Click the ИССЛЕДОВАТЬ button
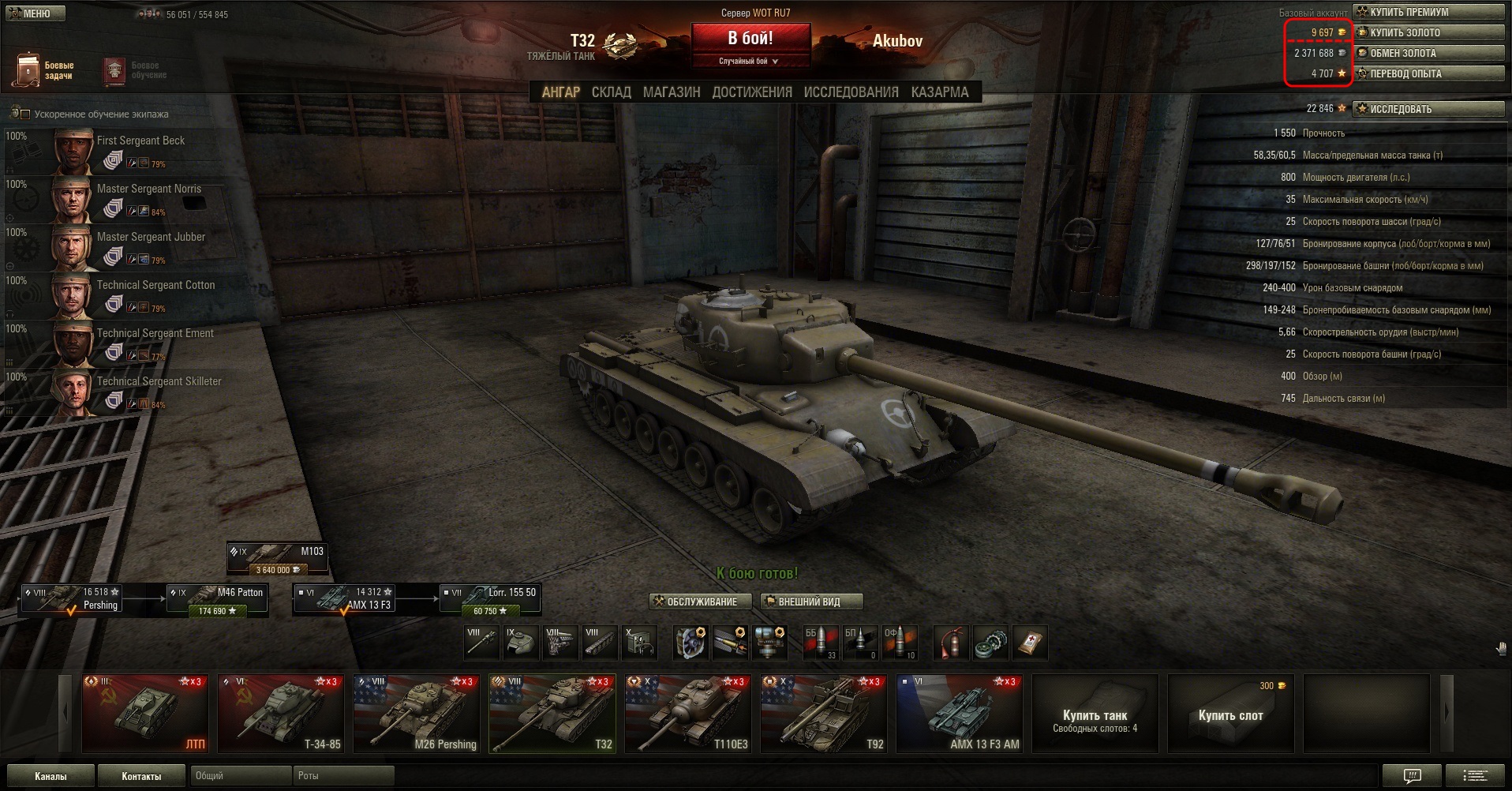This screenshot has width=1512, height=791. (1428, 109)
